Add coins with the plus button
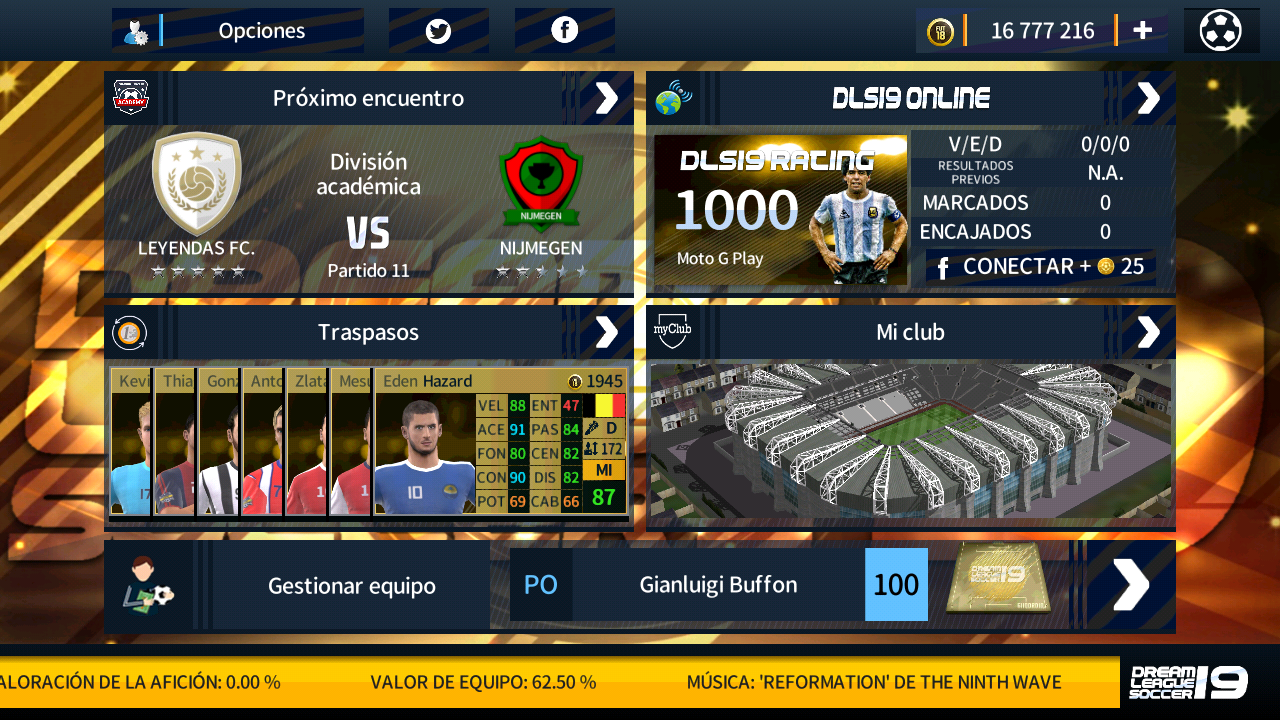 [1141, 29]
